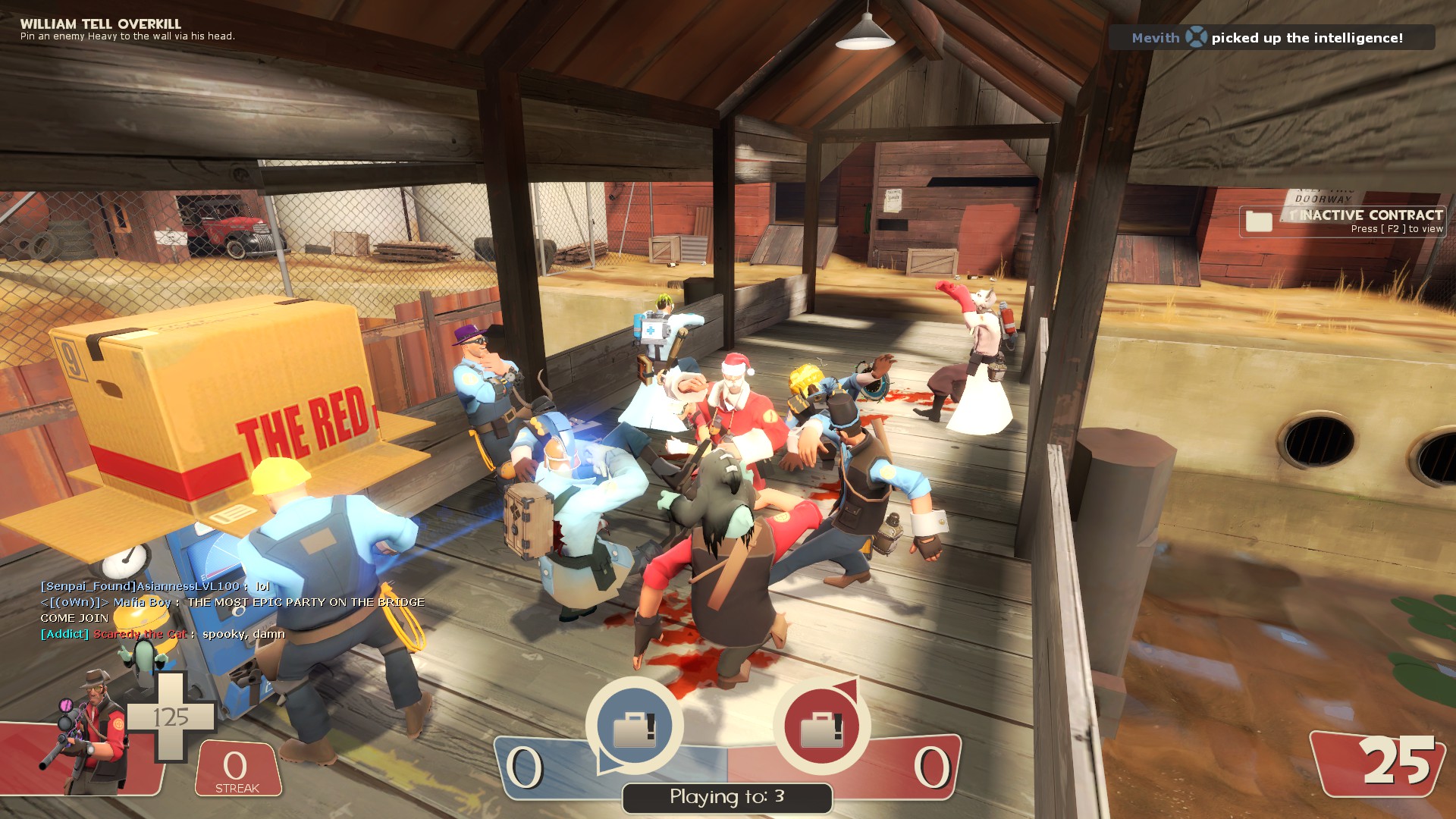
Task: Select the BLU intelligence briefcase indicator
Action: pyautogui.click(x=634, y=726)
